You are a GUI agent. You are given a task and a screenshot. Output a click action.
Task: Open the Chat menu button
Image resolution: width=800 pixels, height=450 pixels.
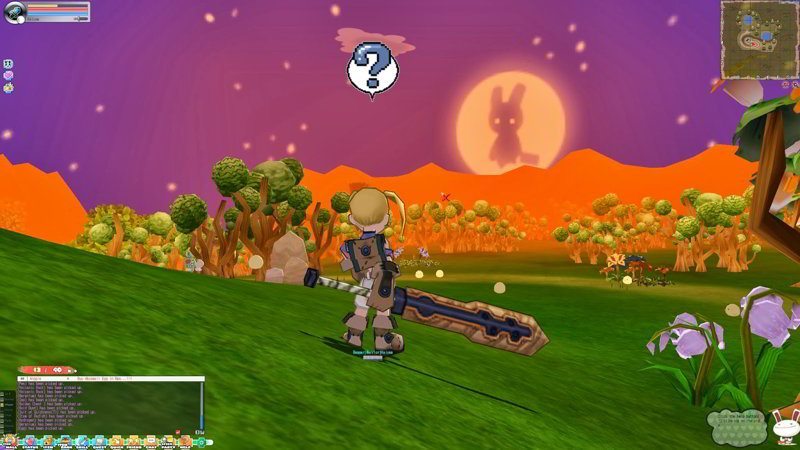[x=151, y=441]
